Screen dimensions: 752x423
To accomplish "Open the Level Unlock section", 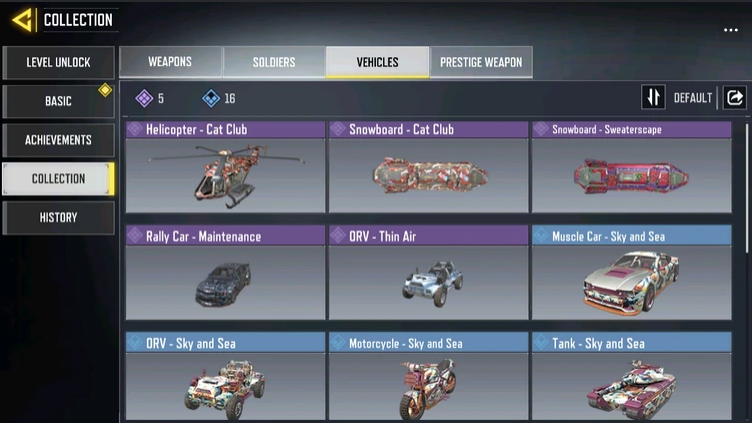I will (58, 62).
